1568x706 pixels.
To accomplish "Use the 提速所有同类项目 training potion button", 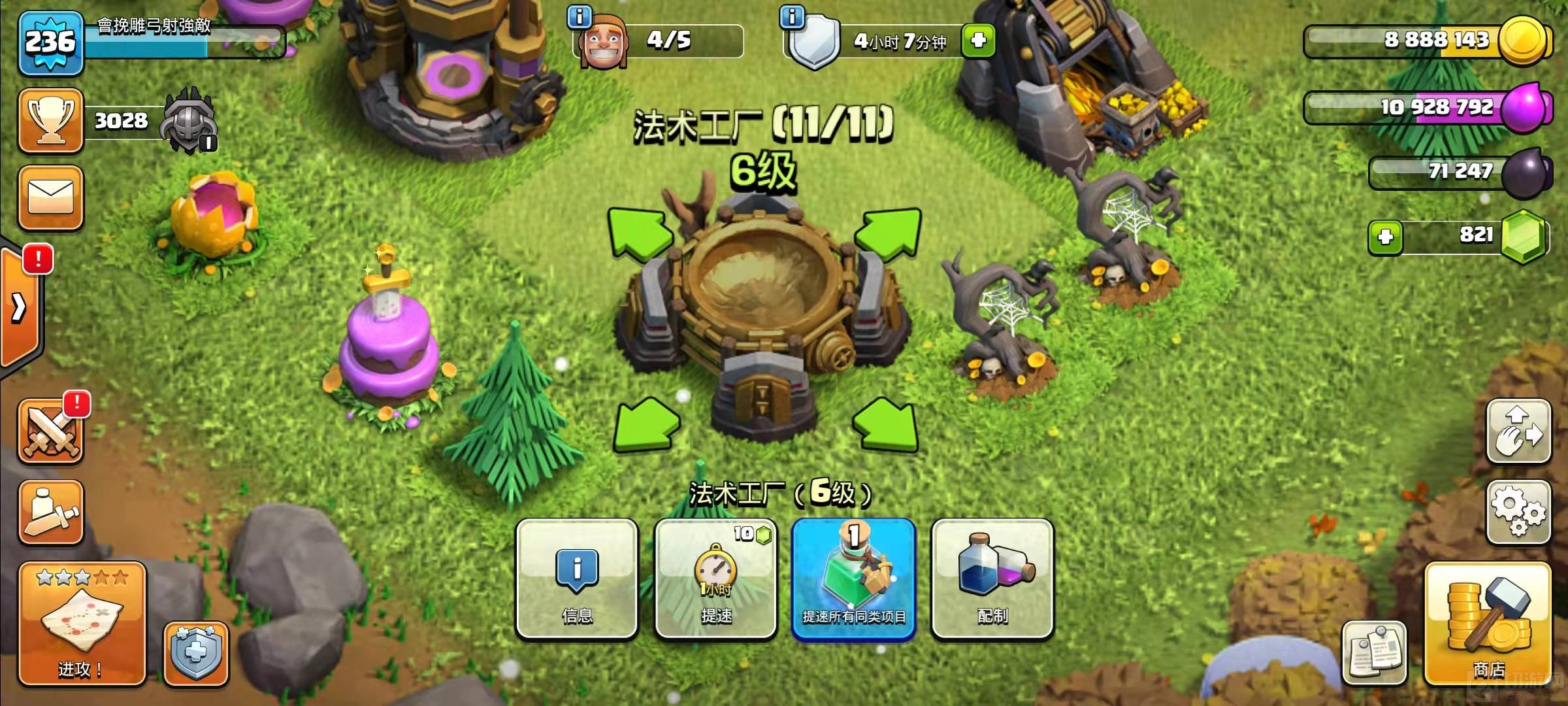I will click(x=854, y=579).
